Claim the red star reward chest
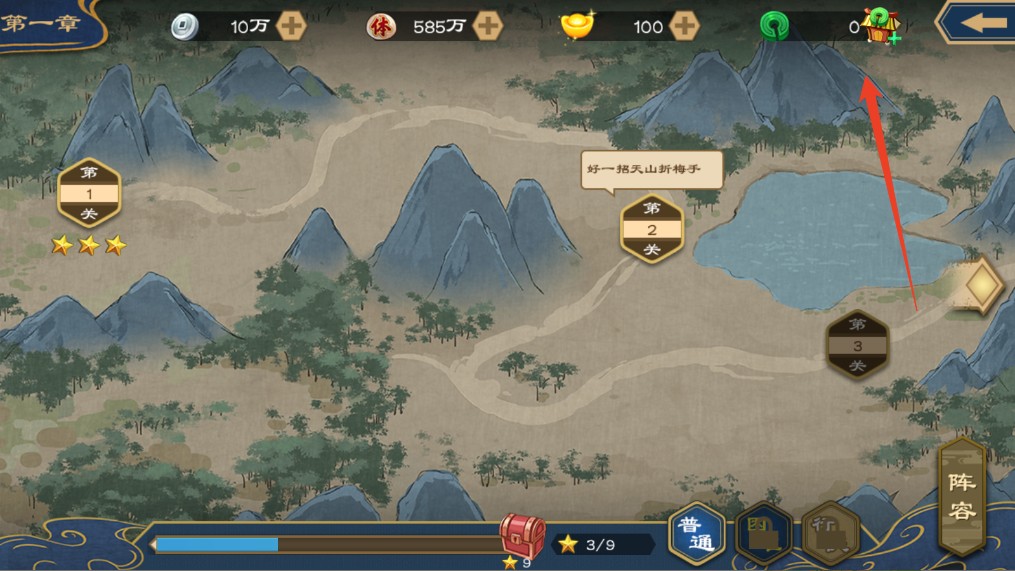1015x571 pixels. [521, 537]
